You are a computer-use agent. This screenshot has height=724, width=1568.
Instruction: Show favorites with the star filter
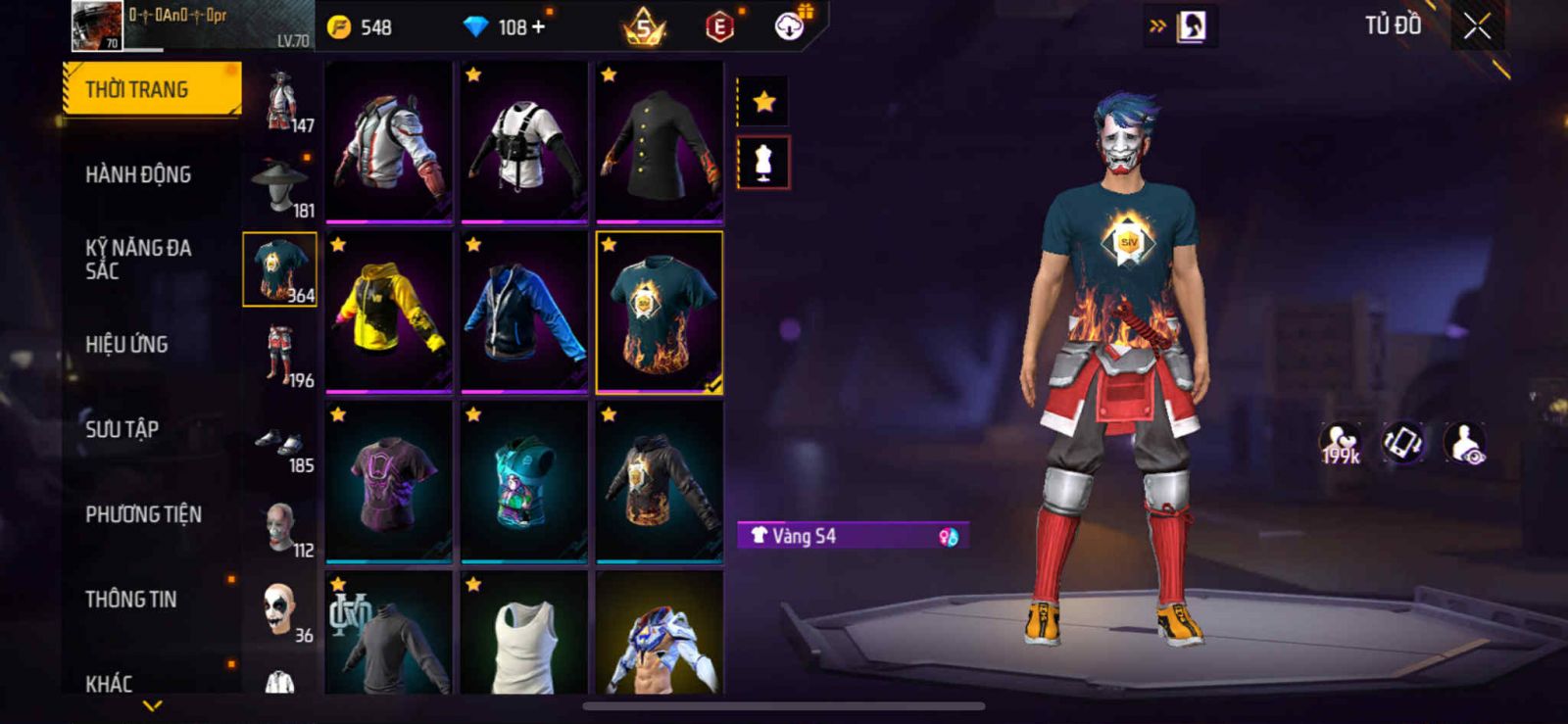click(763, 102)
